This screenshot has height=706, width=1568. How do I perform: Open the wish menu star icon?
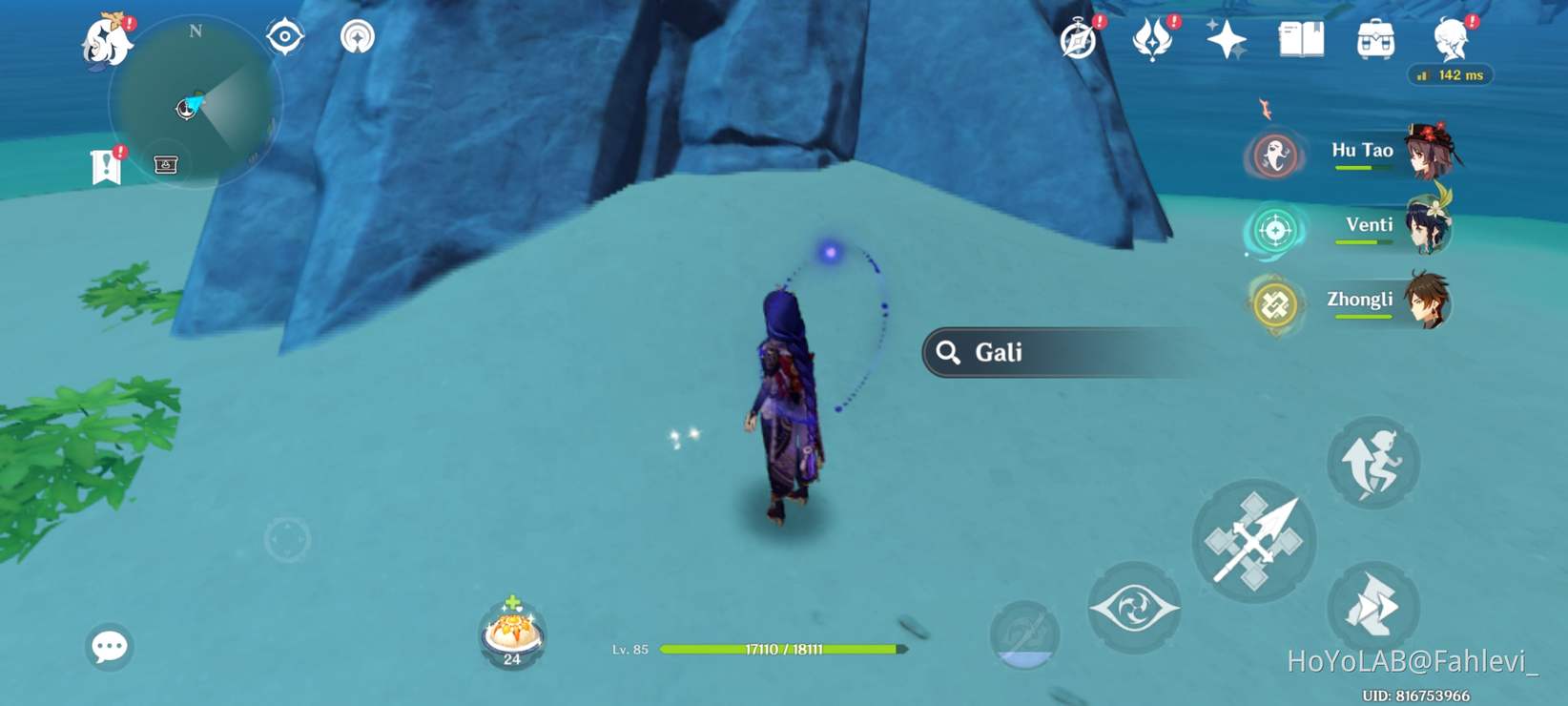click(1228, 39)
